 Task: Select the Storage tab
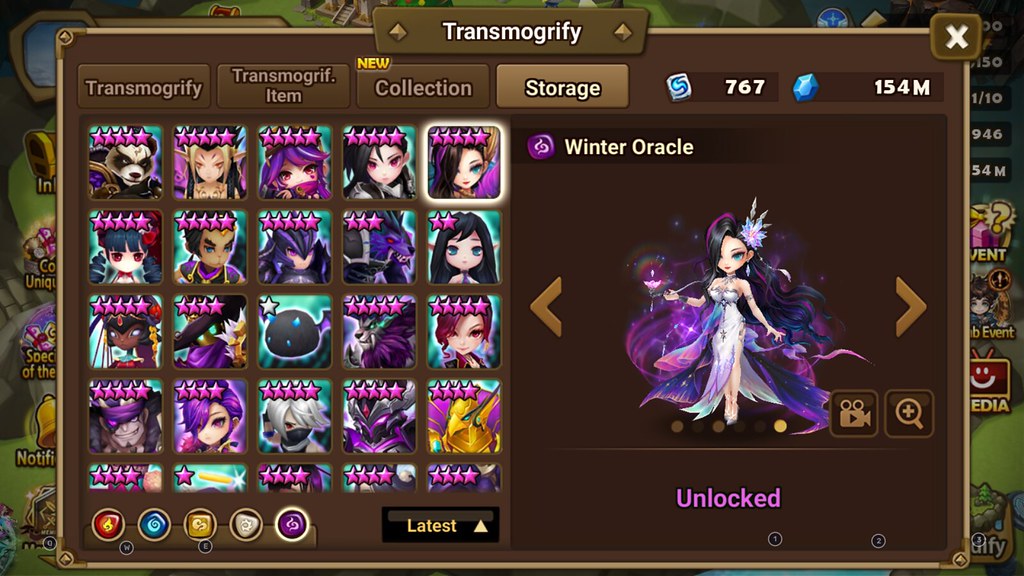[x=562, y=87]
